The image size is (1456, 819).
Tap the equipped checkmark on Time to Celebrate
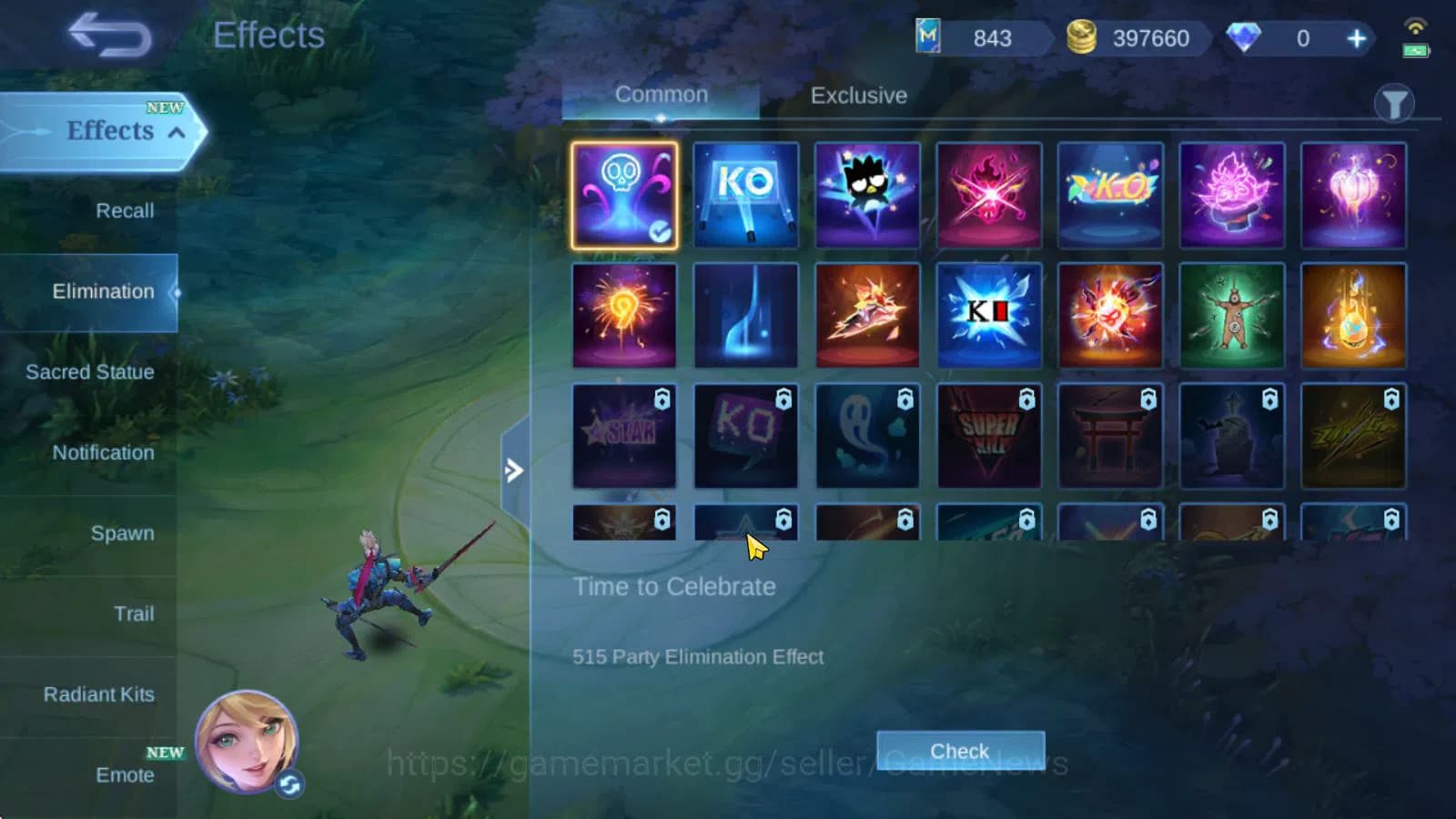[662, 234]
